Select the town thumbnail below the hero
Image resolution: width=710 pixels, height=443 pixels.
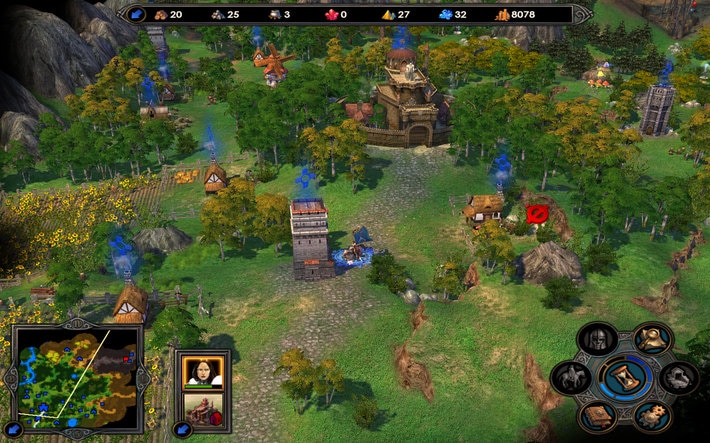pyautogui.click(x=203, y=411)
